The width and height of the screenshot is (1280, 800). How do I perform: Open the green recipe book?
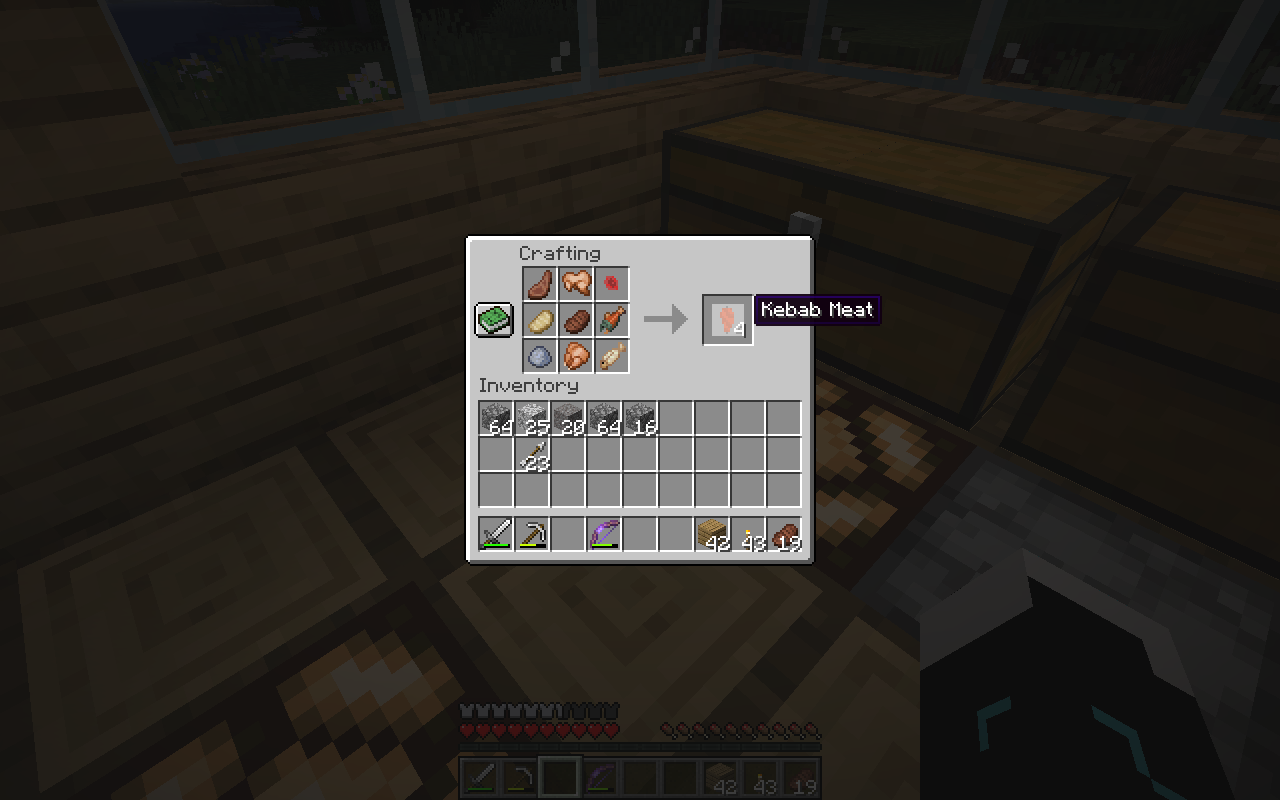(494, 320)
